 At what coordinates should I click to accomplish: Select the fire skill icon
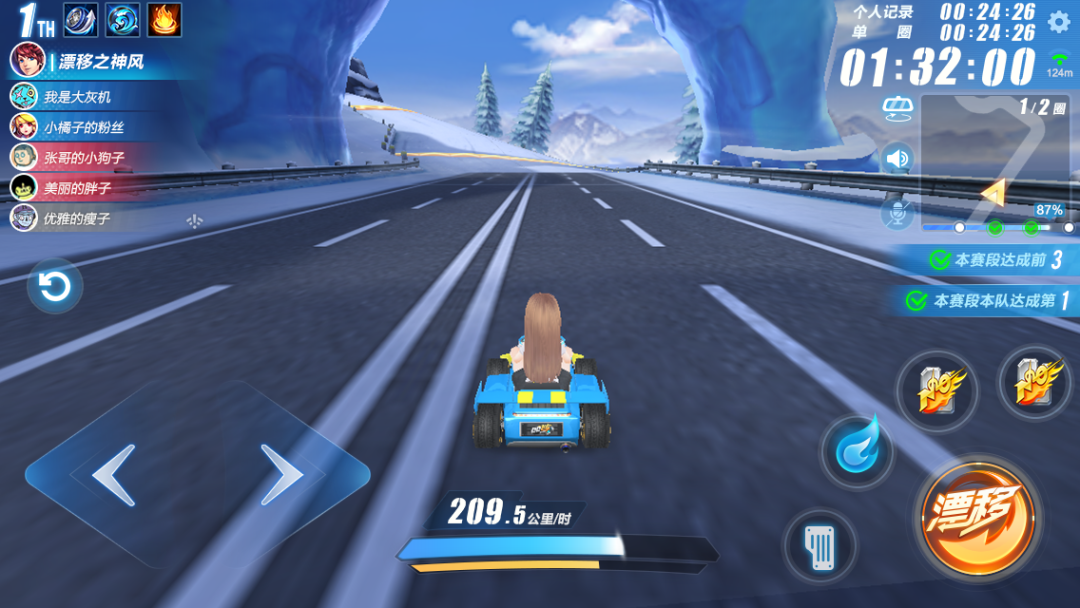pyautogui.click(x=164, y=18)
